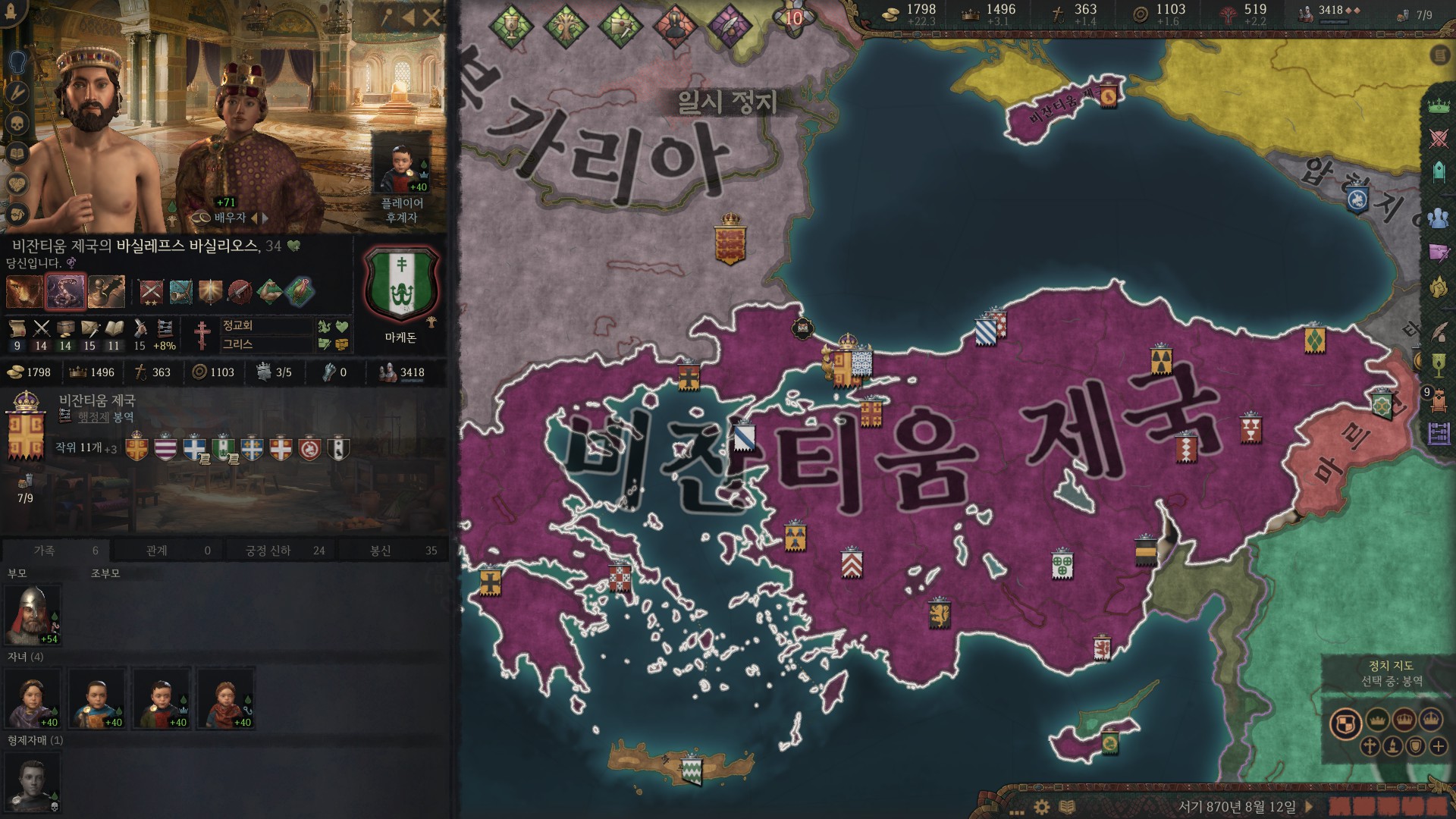Open the decisions quill icon
Image resolution: width=1456 pixels, height=819 pixels.
point(1439,331)
